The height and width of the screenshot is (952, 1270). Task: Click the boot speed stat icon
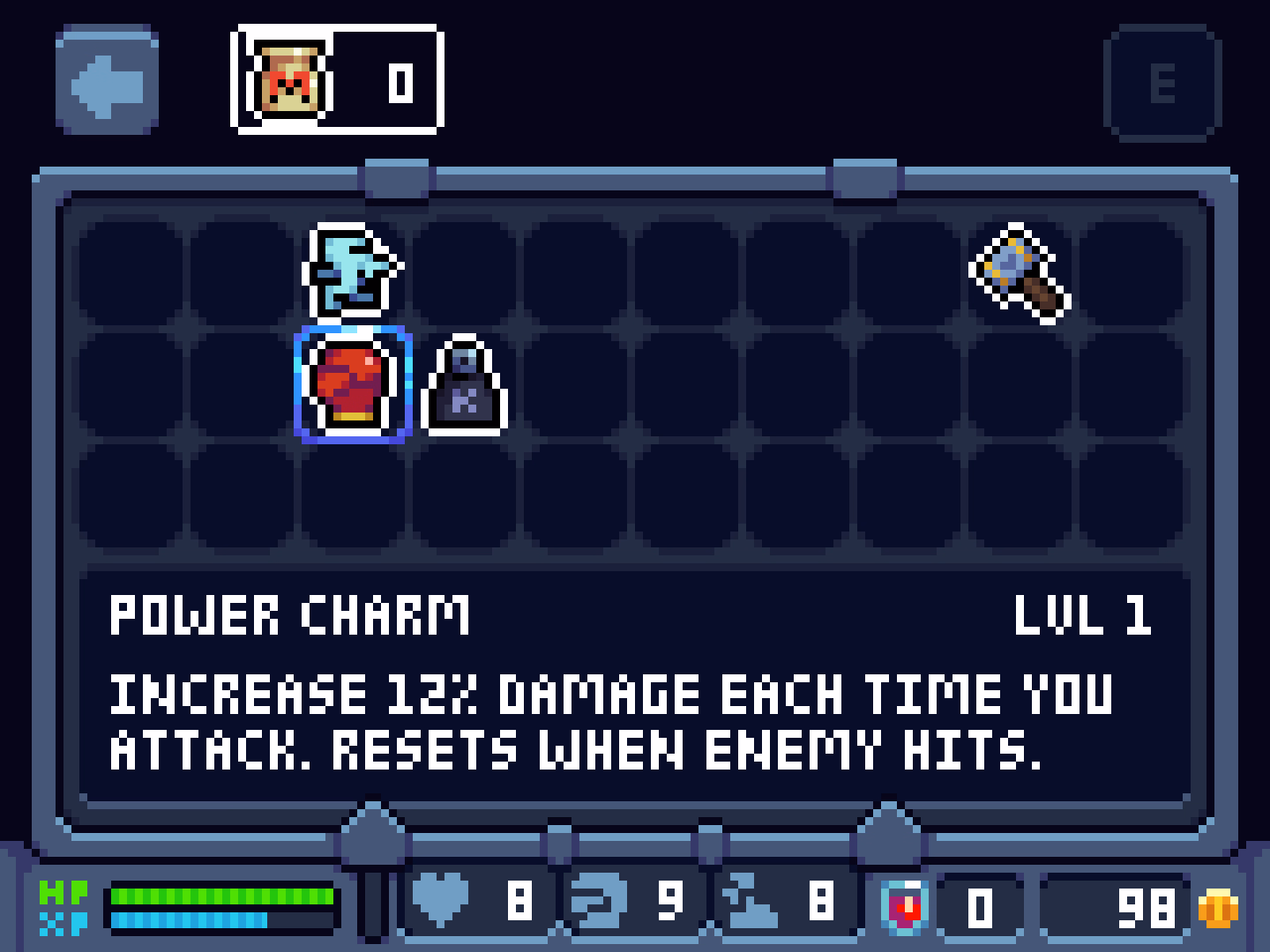748,901
